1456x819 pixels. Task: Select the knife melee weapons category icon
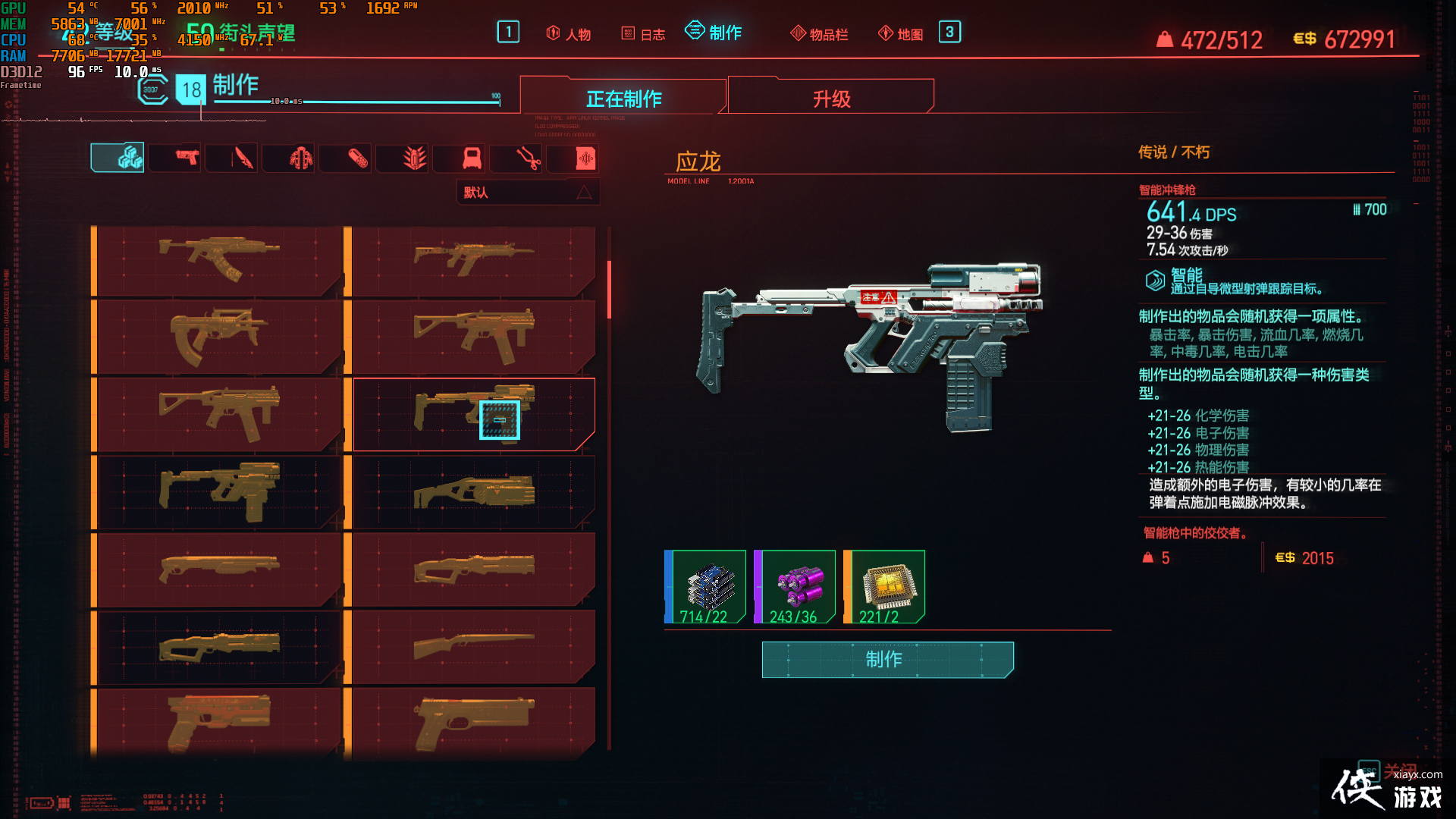(231, 158)
